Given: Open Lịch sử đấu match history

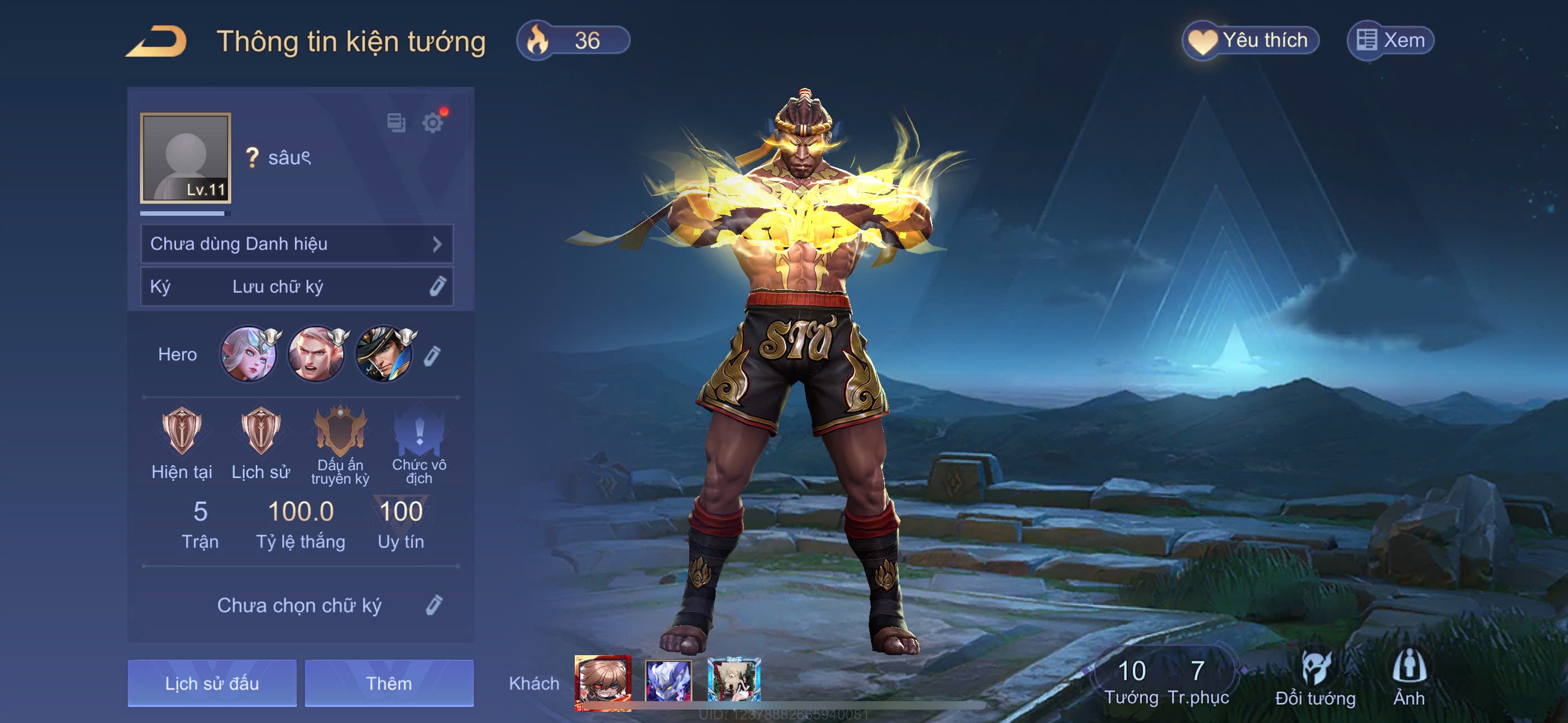Looking at the screenshot, I should tap(212, 683).
